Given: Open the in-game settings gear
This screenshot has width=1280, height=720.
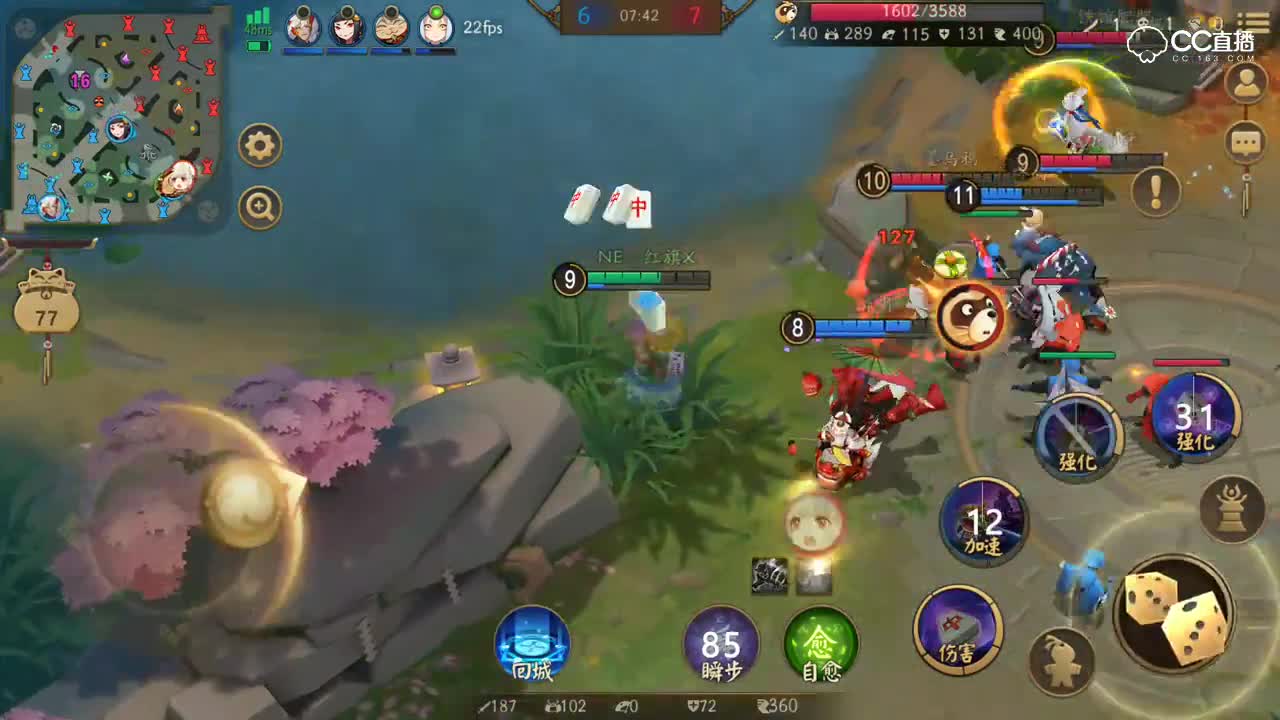Looking at the screenshot, I should coord(259,144).
